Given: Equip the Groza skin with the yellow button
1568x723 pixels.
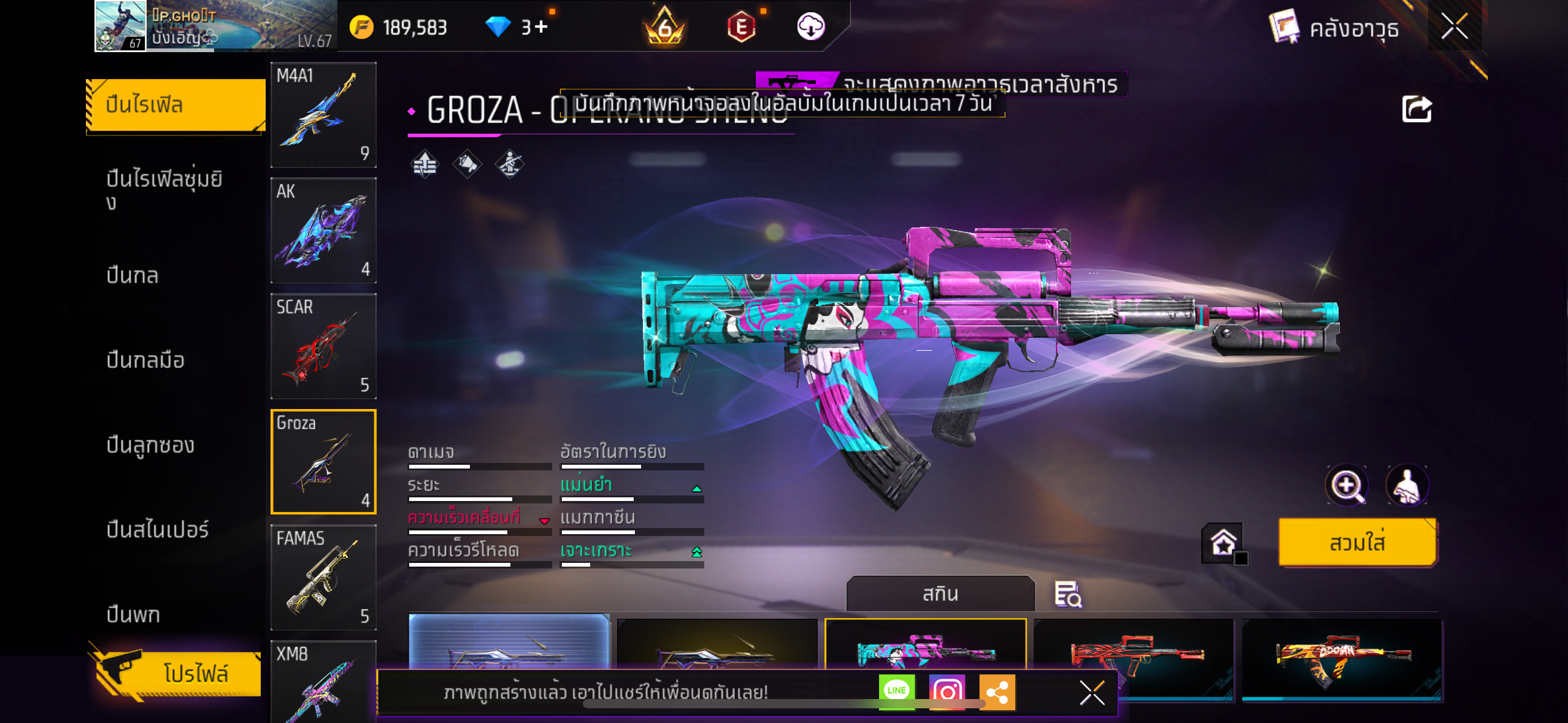Looking at the screenshot, I should point(1357,543).
